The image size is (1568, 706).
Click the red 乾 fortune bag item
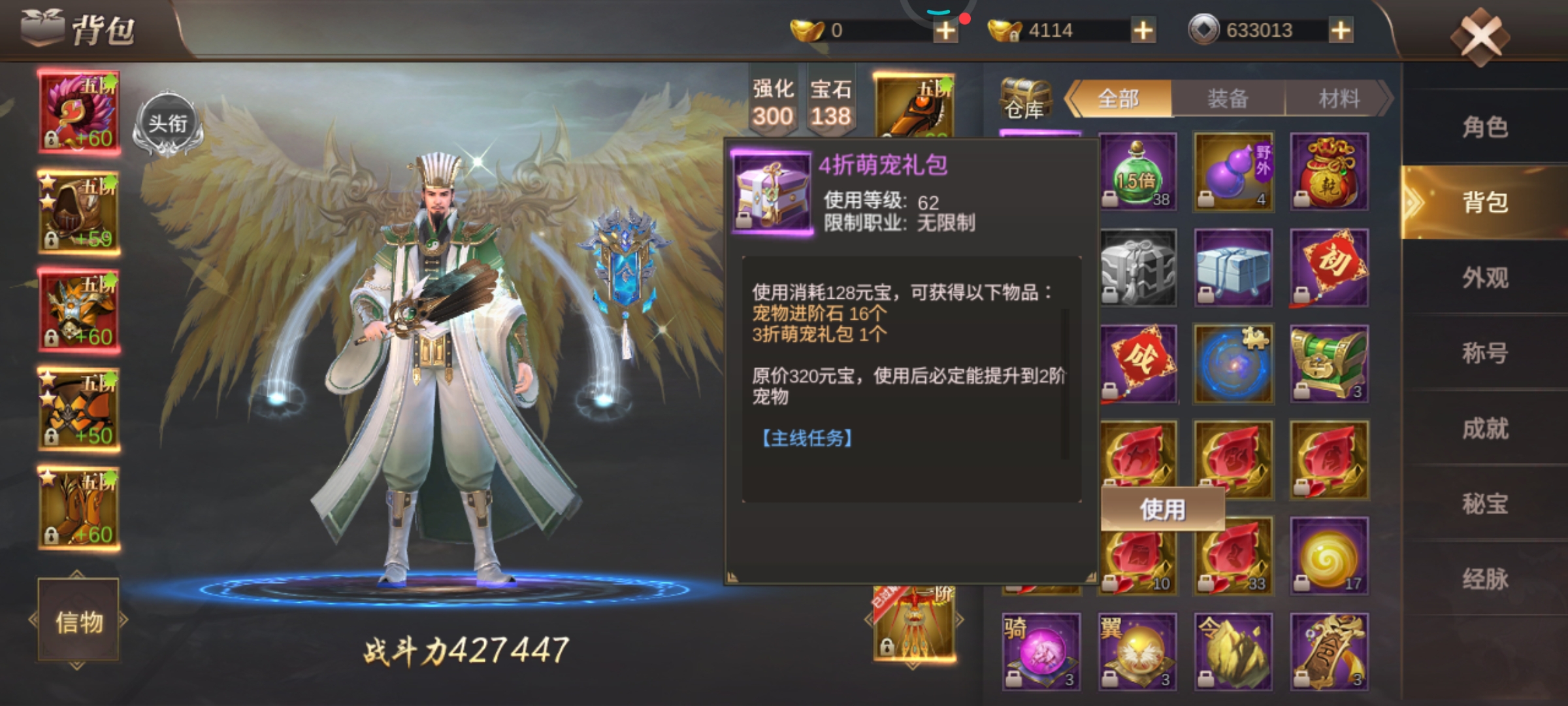pyautogui.click(x=1329, y=172)
